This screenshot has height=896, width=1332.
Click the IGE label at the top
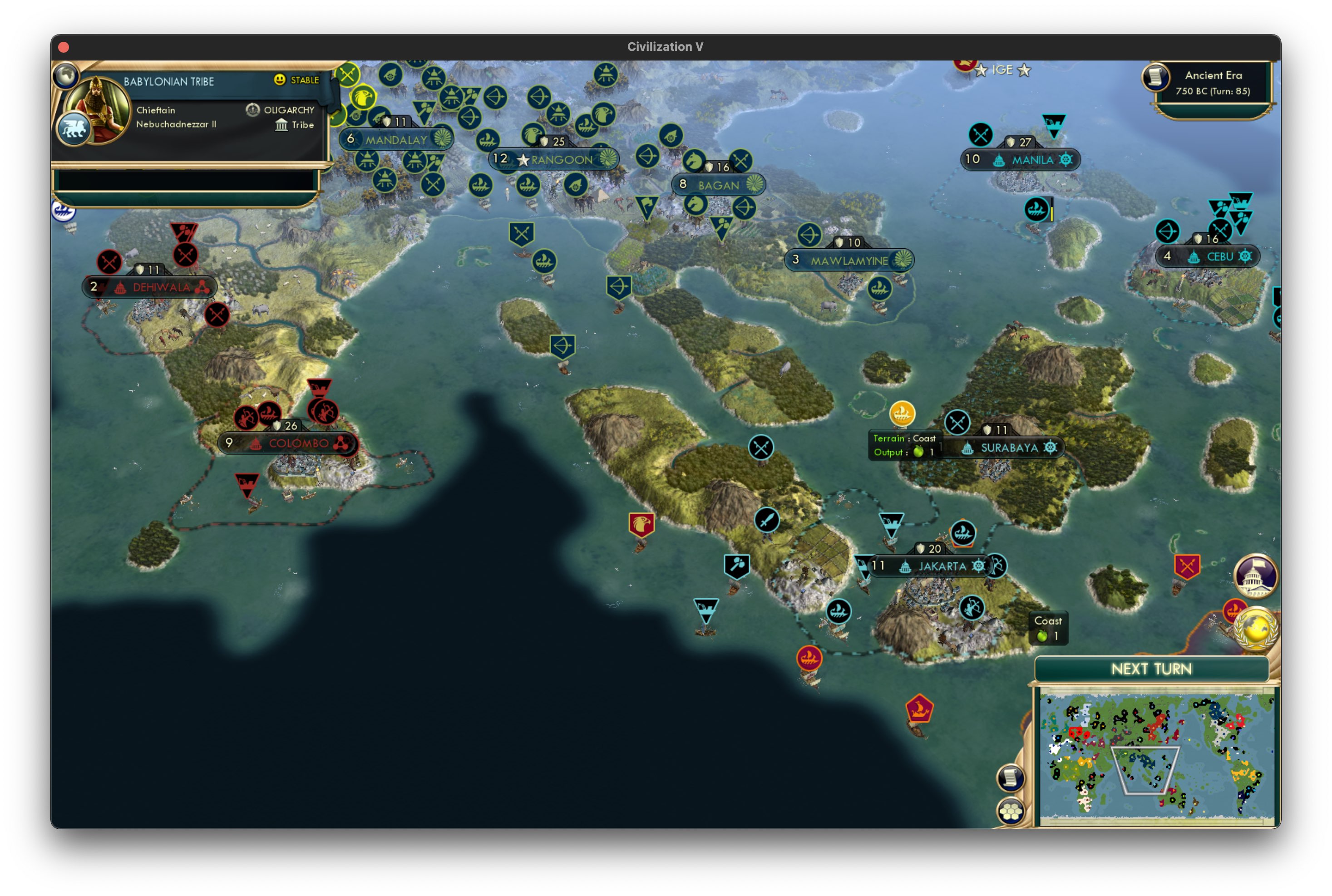1003,70
